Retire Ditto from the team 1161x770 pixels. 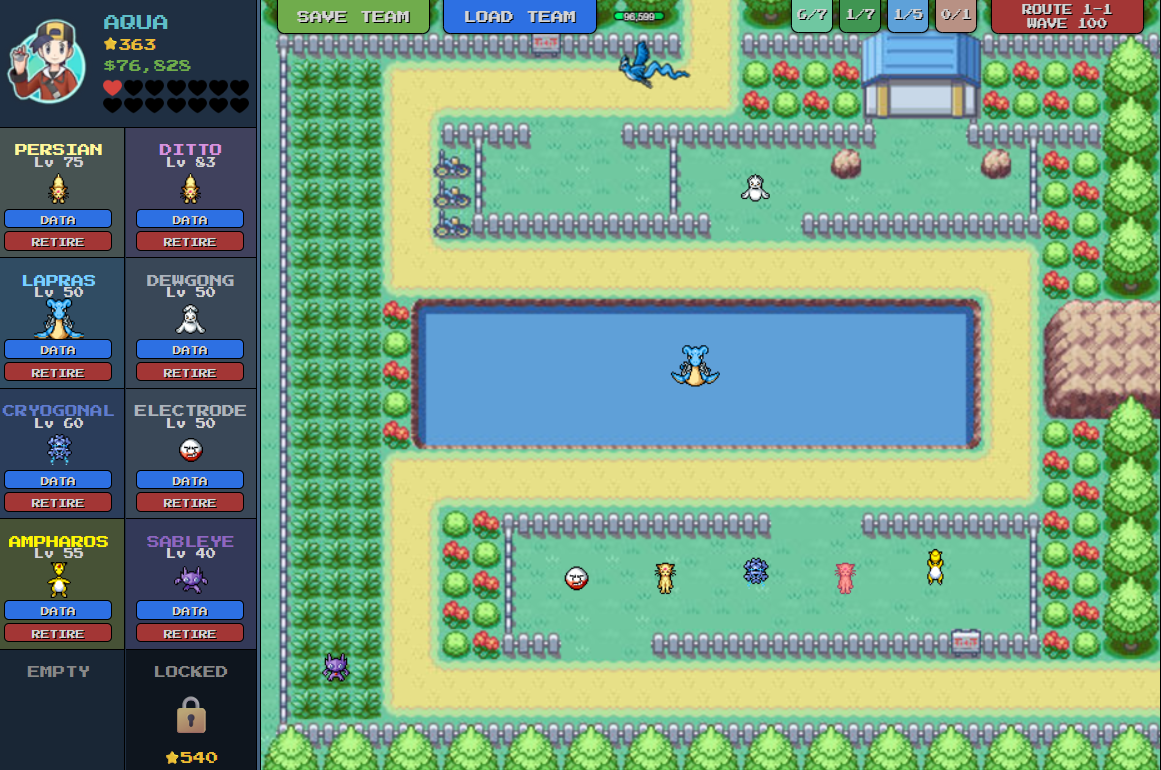point(190,241)
